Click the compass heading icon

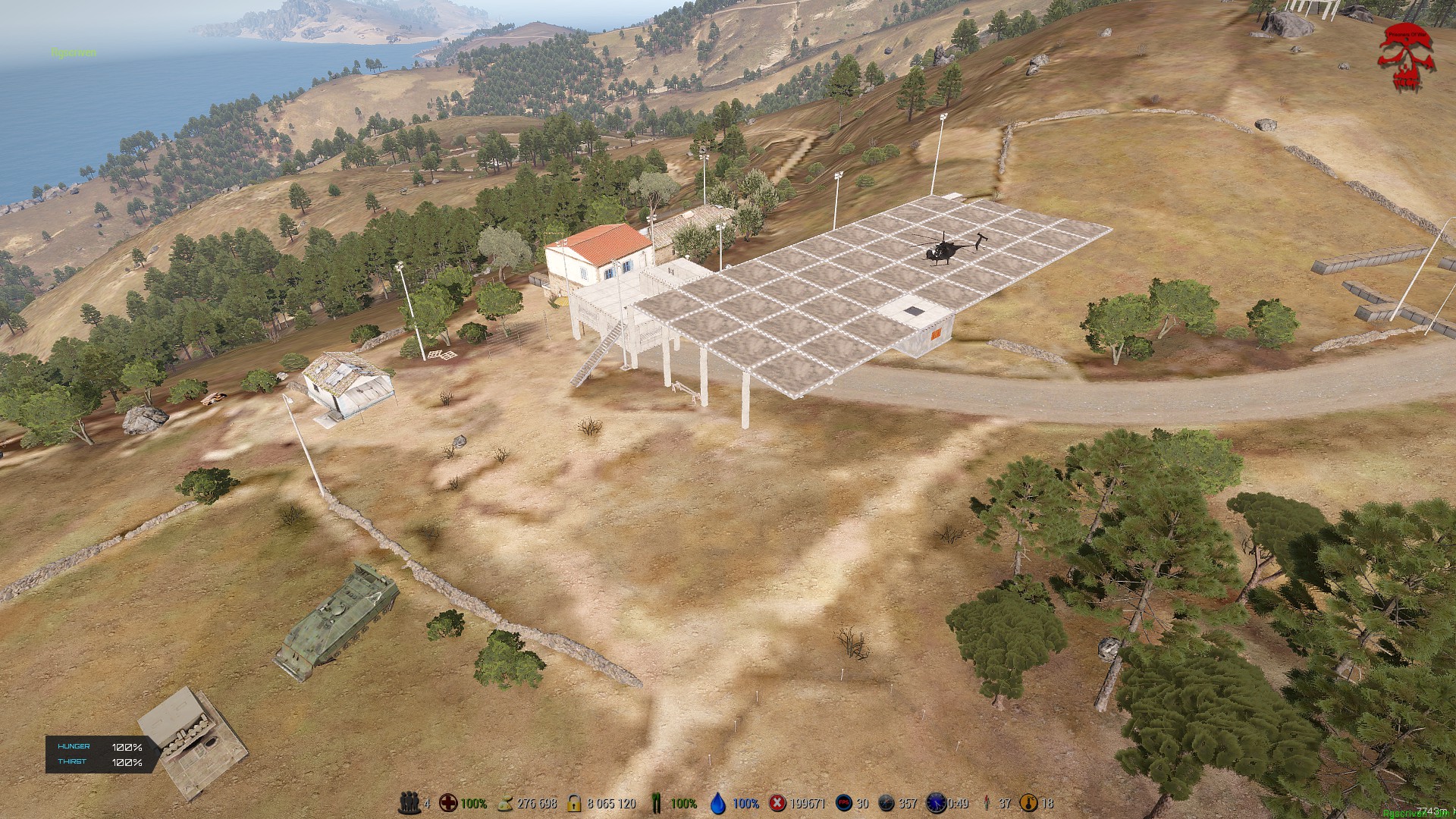[x=886, y=803]
